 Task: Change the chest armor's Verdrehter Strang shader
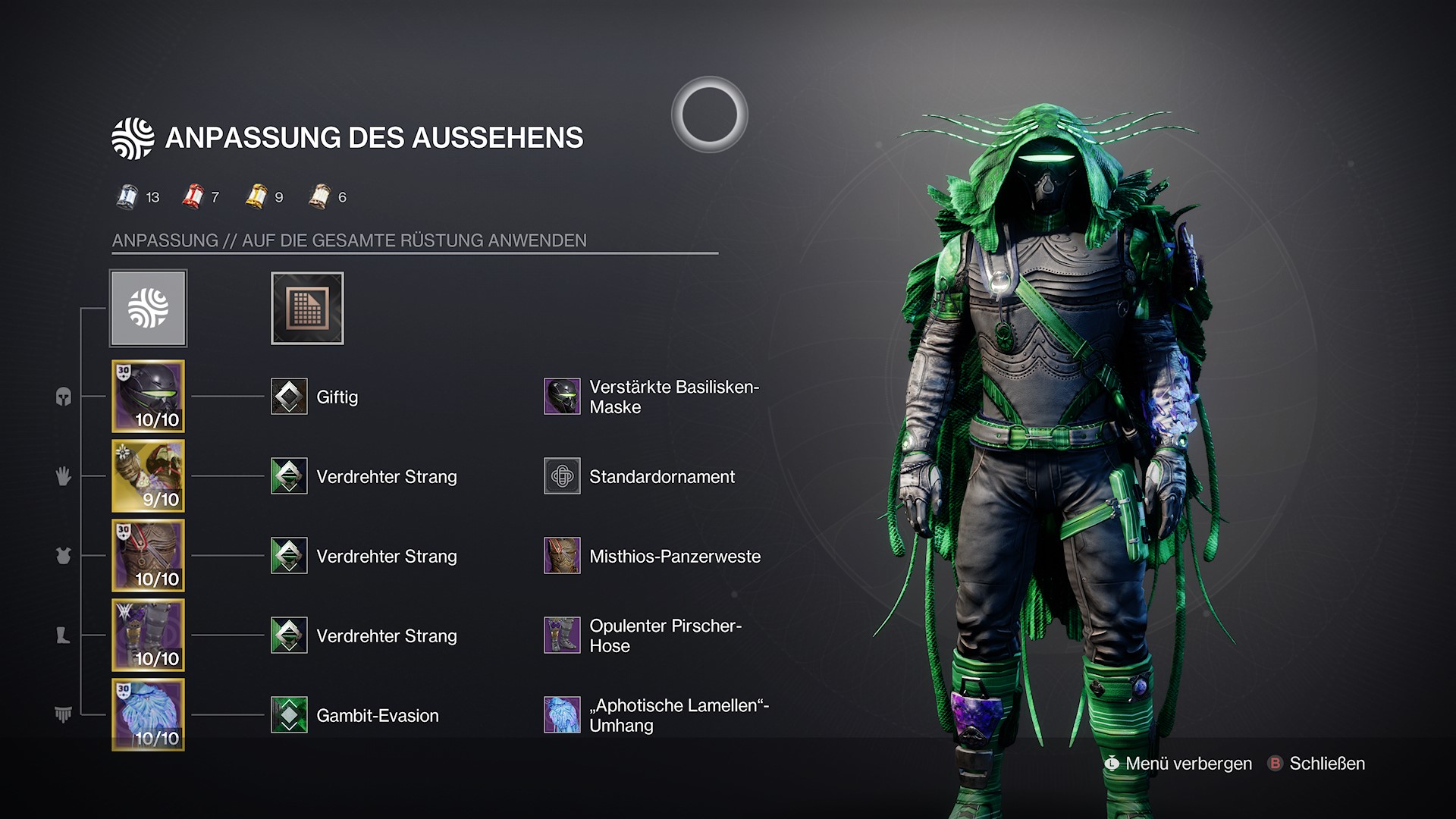[x=289, y=556]
